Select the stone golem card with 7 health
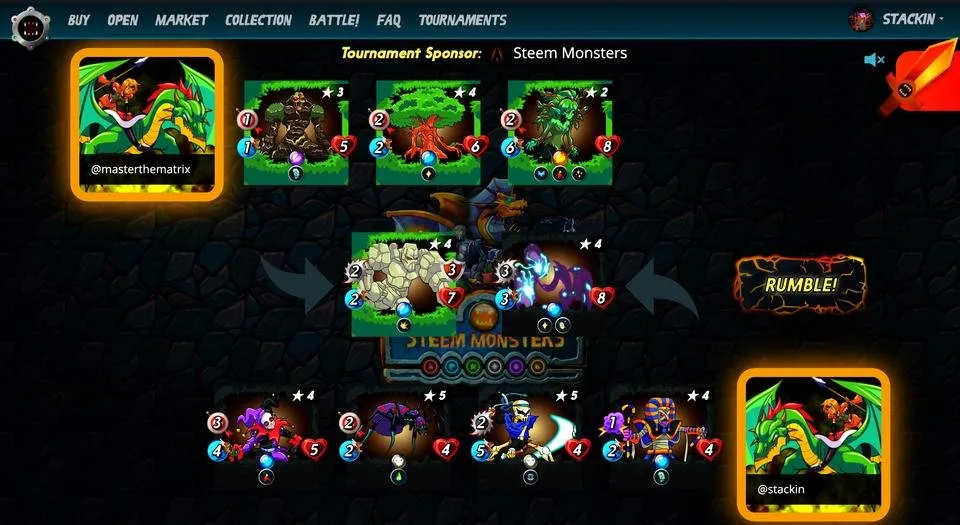The height and width of the screenshot is (525, 960). click(x=404, y=282)
